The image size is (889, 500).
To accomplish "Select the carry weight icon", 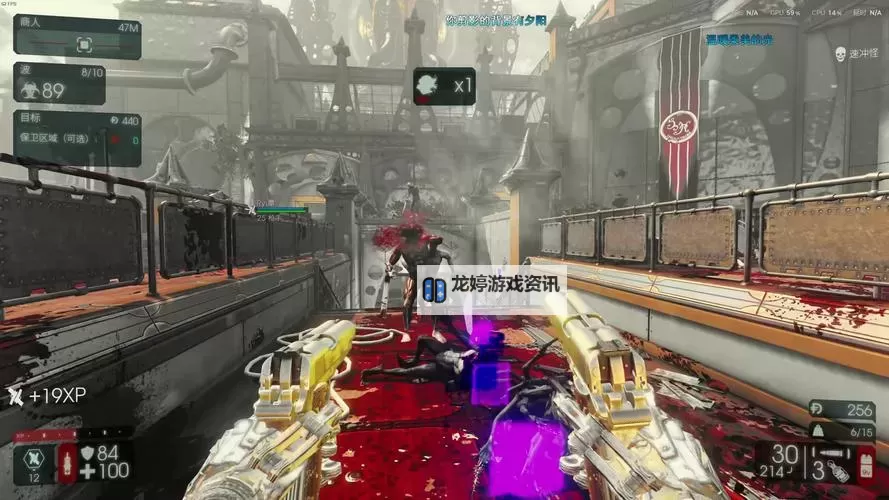I will pyautogui.click(x=816, y=430).
